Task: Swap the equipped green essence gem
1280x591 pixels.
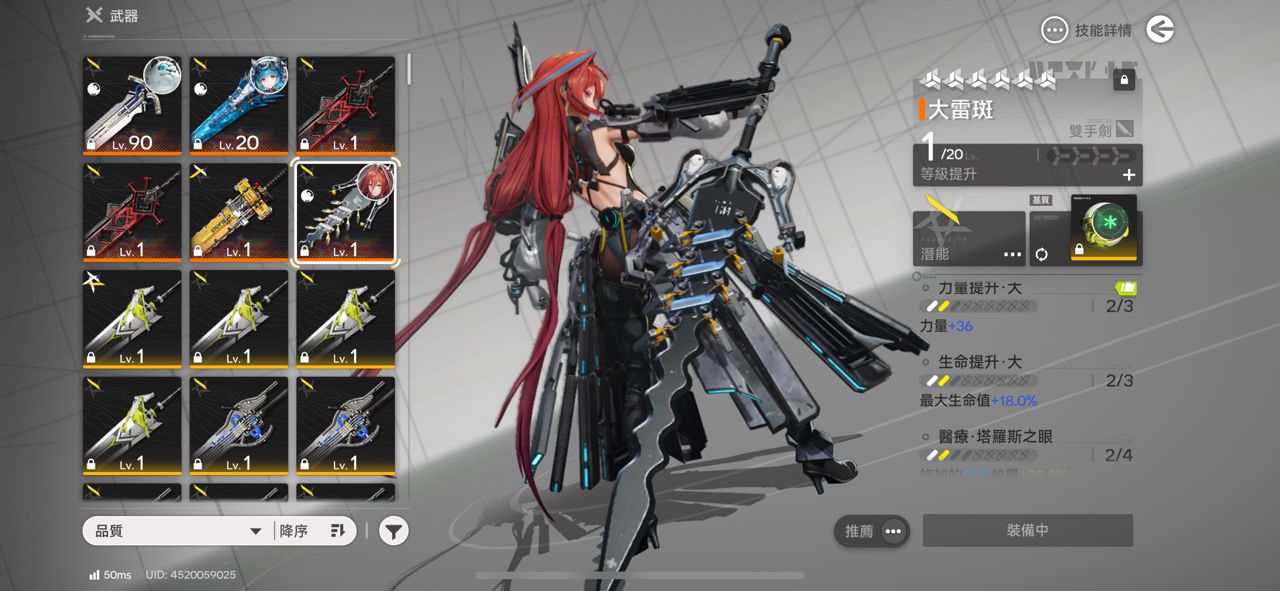Action: 1041,254
